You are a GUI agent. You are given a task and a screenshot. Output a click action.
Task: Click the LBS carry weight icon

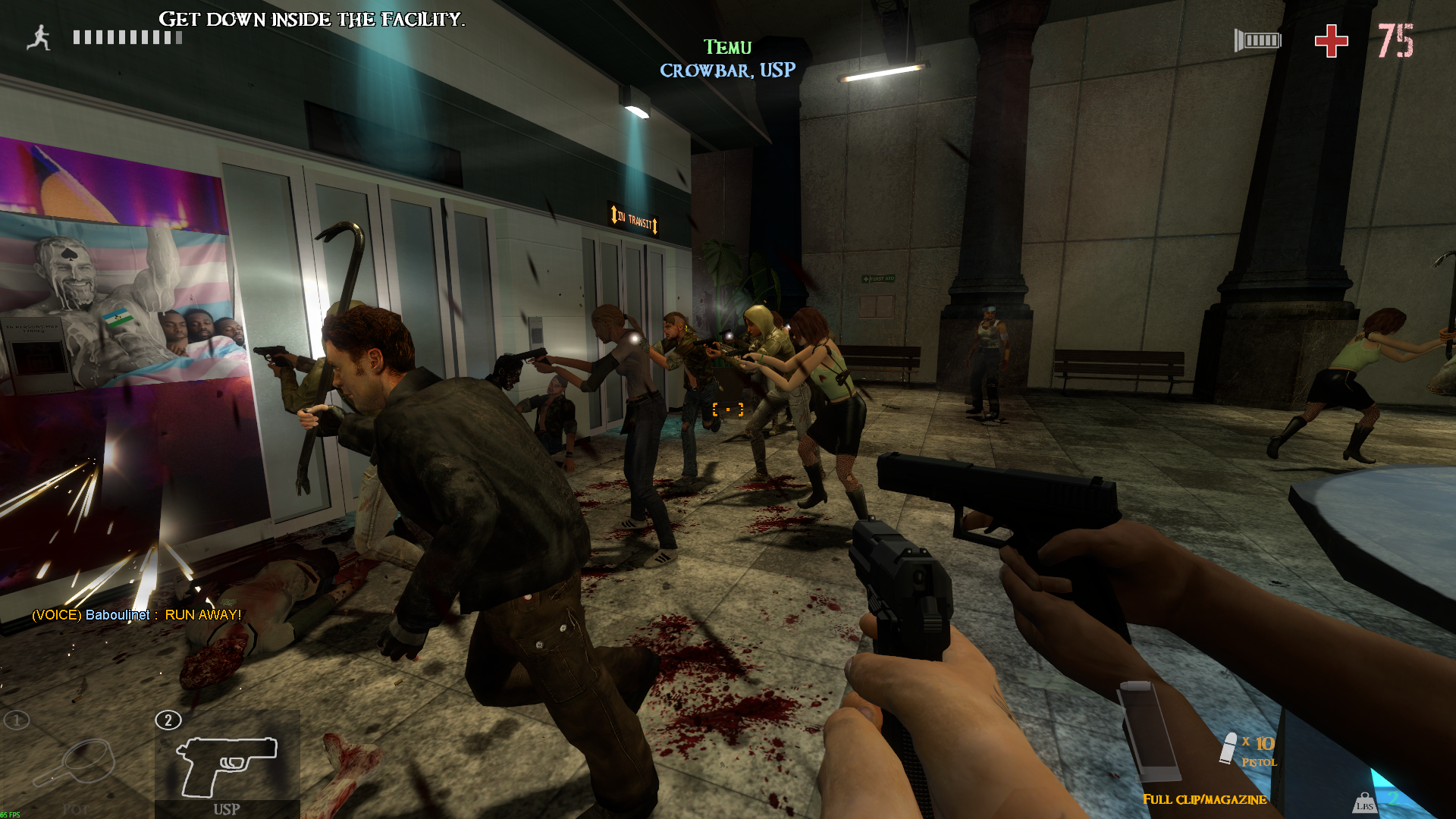1364,803
